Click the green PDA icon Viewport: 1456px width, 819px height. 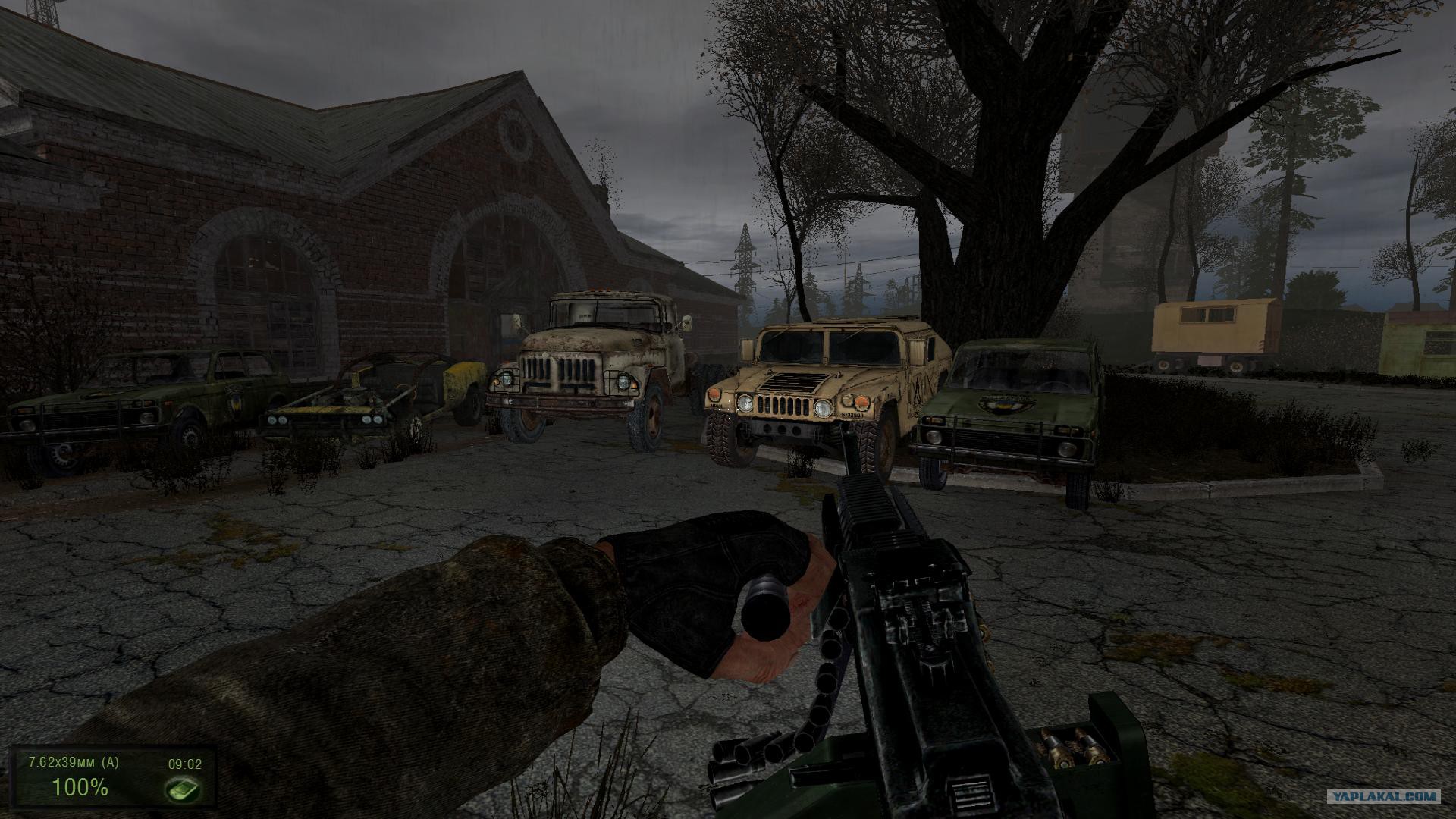184,789
